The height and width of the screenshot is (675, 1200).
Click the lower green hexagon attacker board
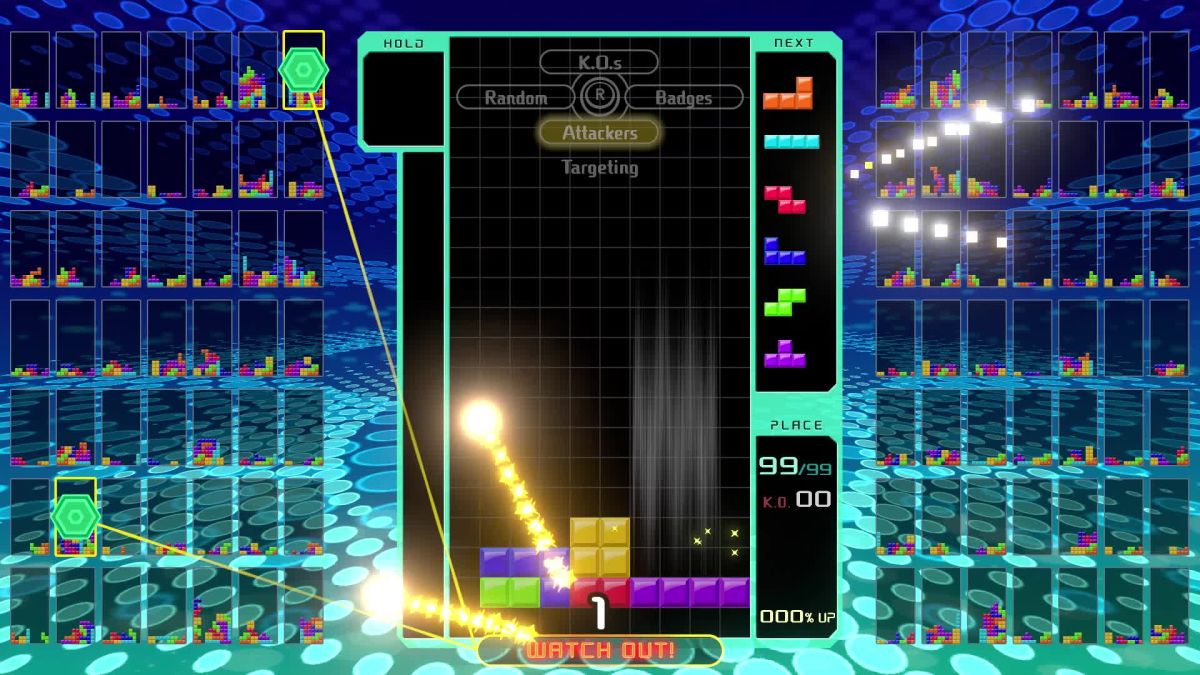76,516
